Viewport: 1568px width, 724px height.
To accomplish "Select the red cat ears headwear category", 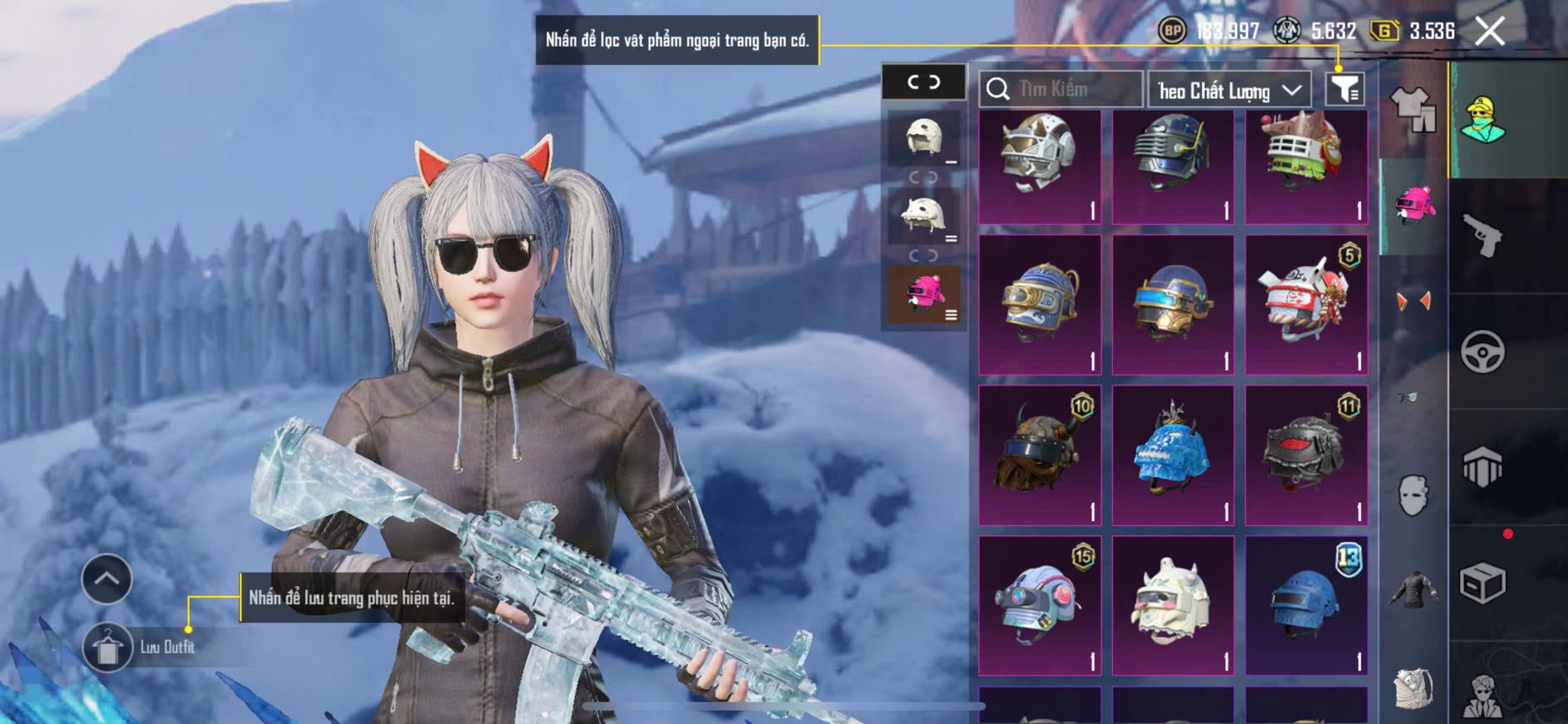I will [x=1412, y=300].
